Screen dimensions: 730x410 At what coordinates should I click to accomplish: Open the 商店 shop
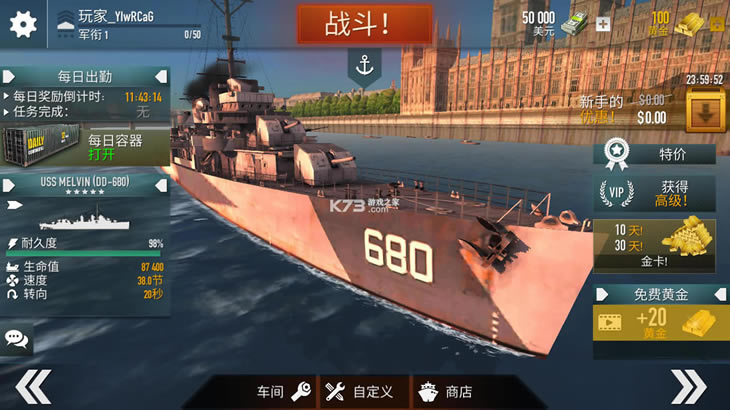(x=445, y=391)
